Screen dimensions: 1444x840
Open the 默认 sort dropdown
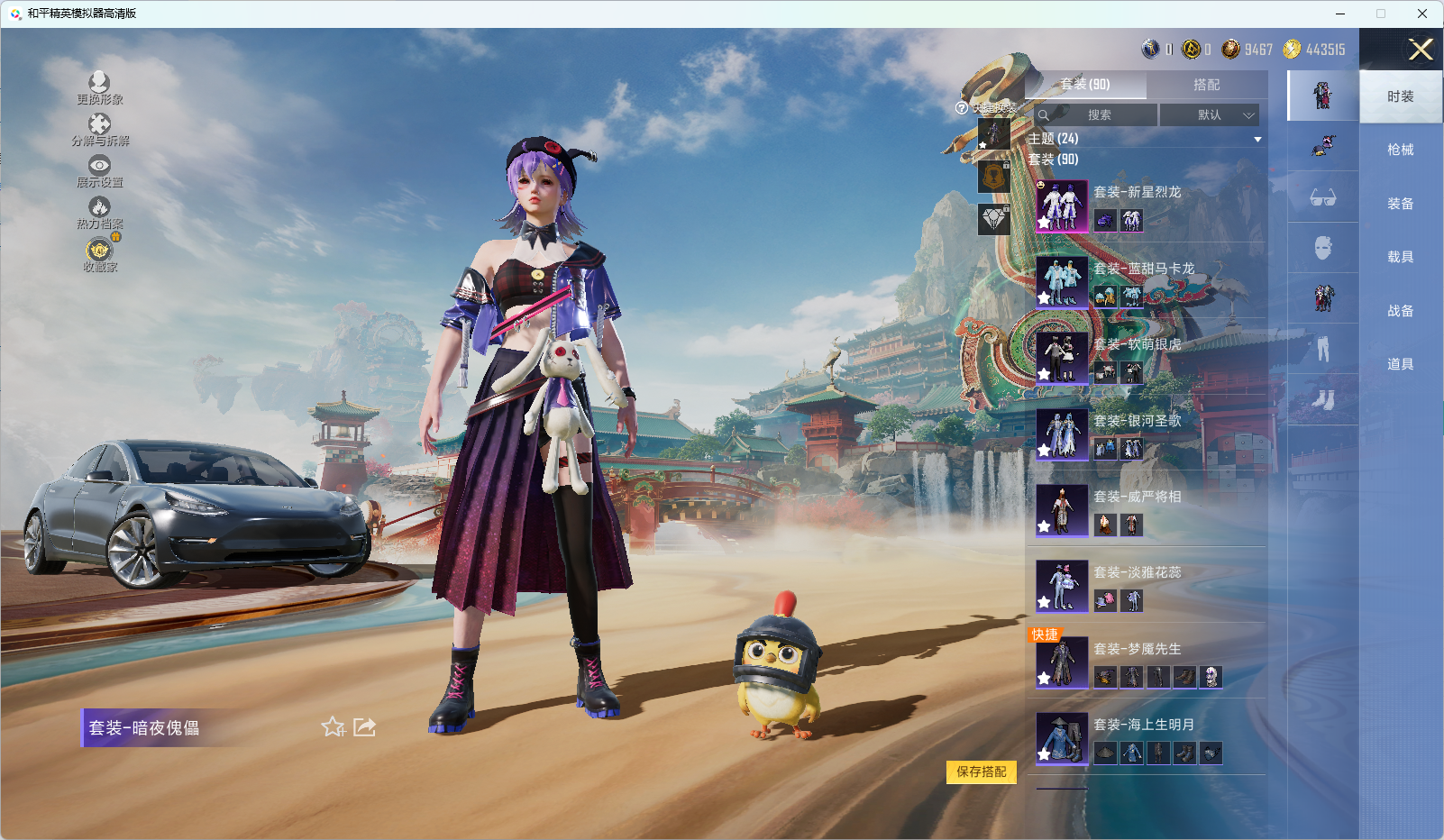(1209, 115)
